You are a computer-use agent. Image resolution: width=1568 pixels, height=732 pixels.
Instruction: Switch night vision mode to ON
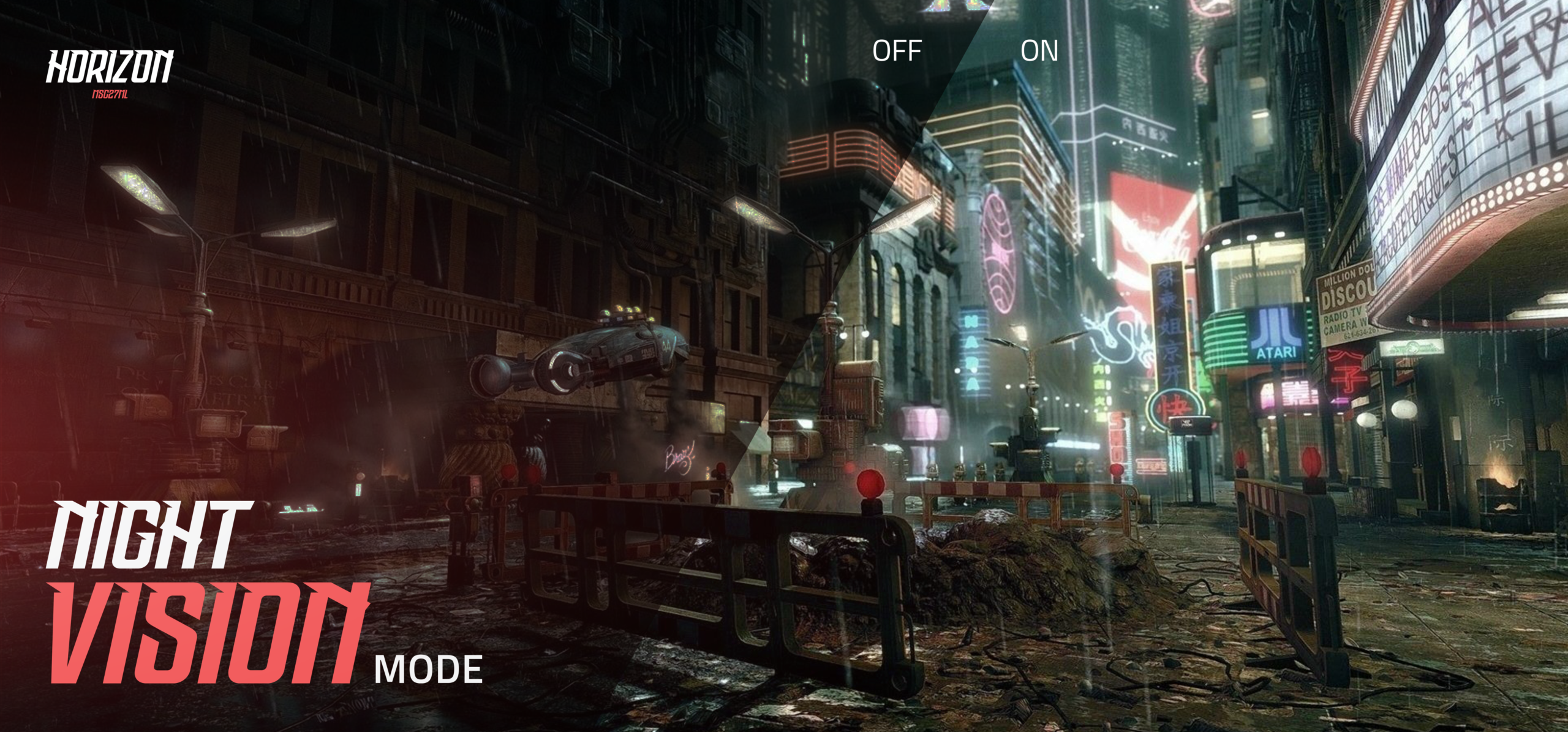pos(1039,51)
